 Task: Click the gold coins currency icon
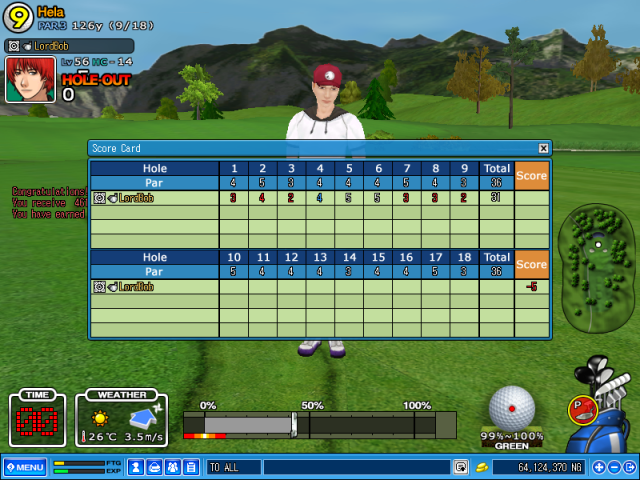482,467
